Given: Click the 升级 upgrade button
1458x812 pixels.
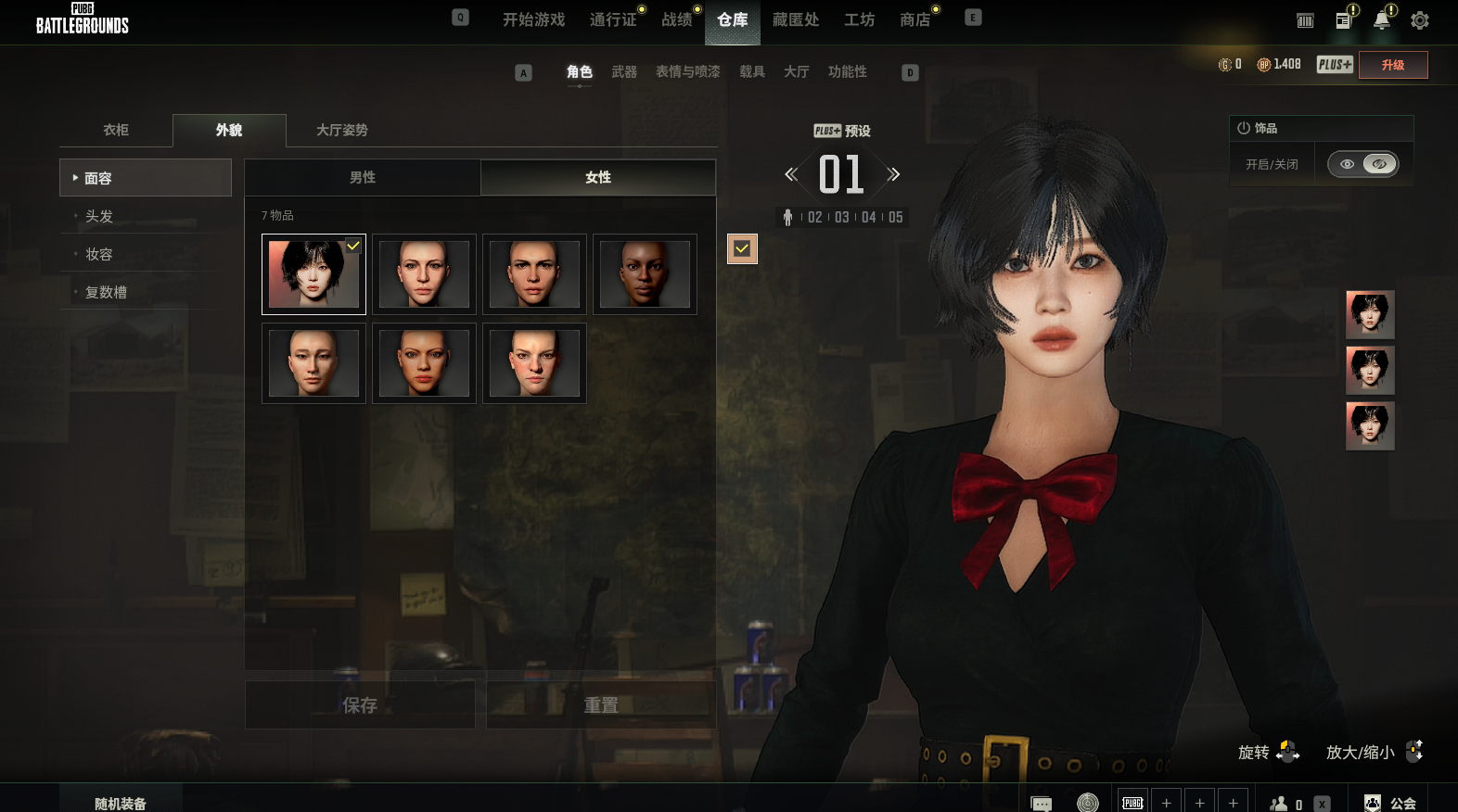Looking at the screenshot, I should (1392, 65).
